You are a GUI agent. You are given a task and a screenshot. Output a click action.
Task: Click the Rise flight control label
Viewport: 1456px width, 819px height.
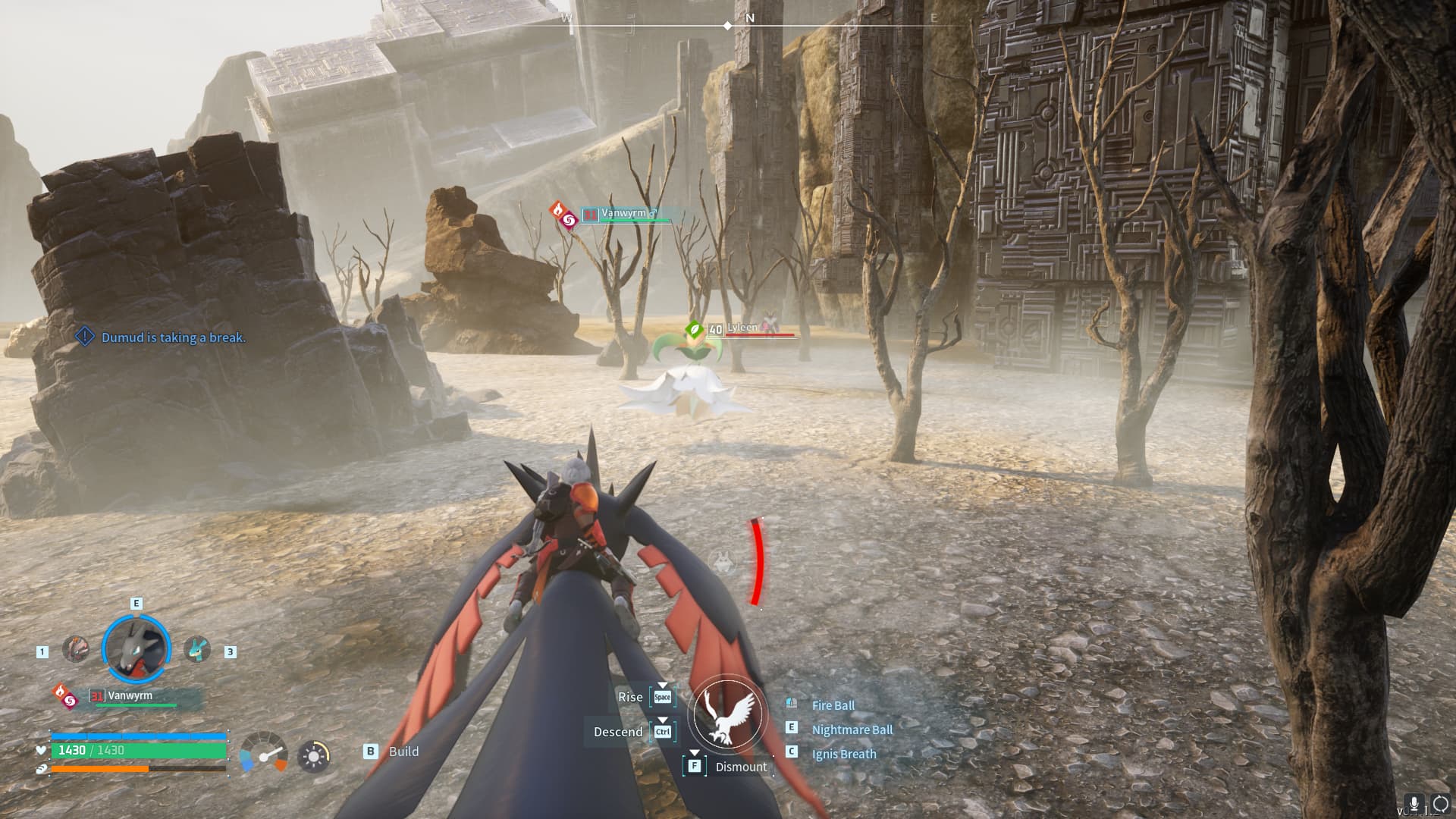pyautogui.click(x=630, y=697)
